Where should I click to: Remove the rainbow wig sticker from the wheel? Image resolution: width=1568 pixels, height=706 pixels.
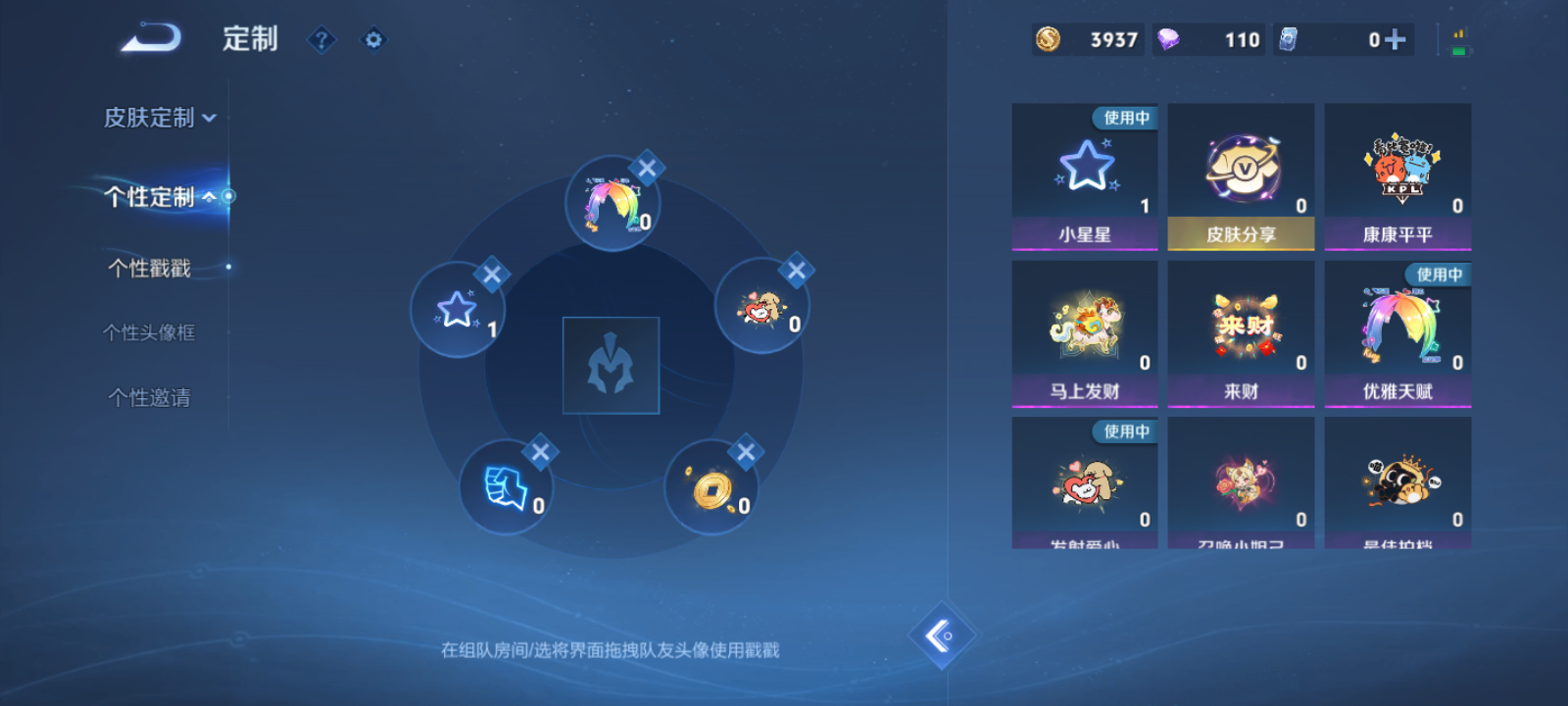click(x=646, y=168)
